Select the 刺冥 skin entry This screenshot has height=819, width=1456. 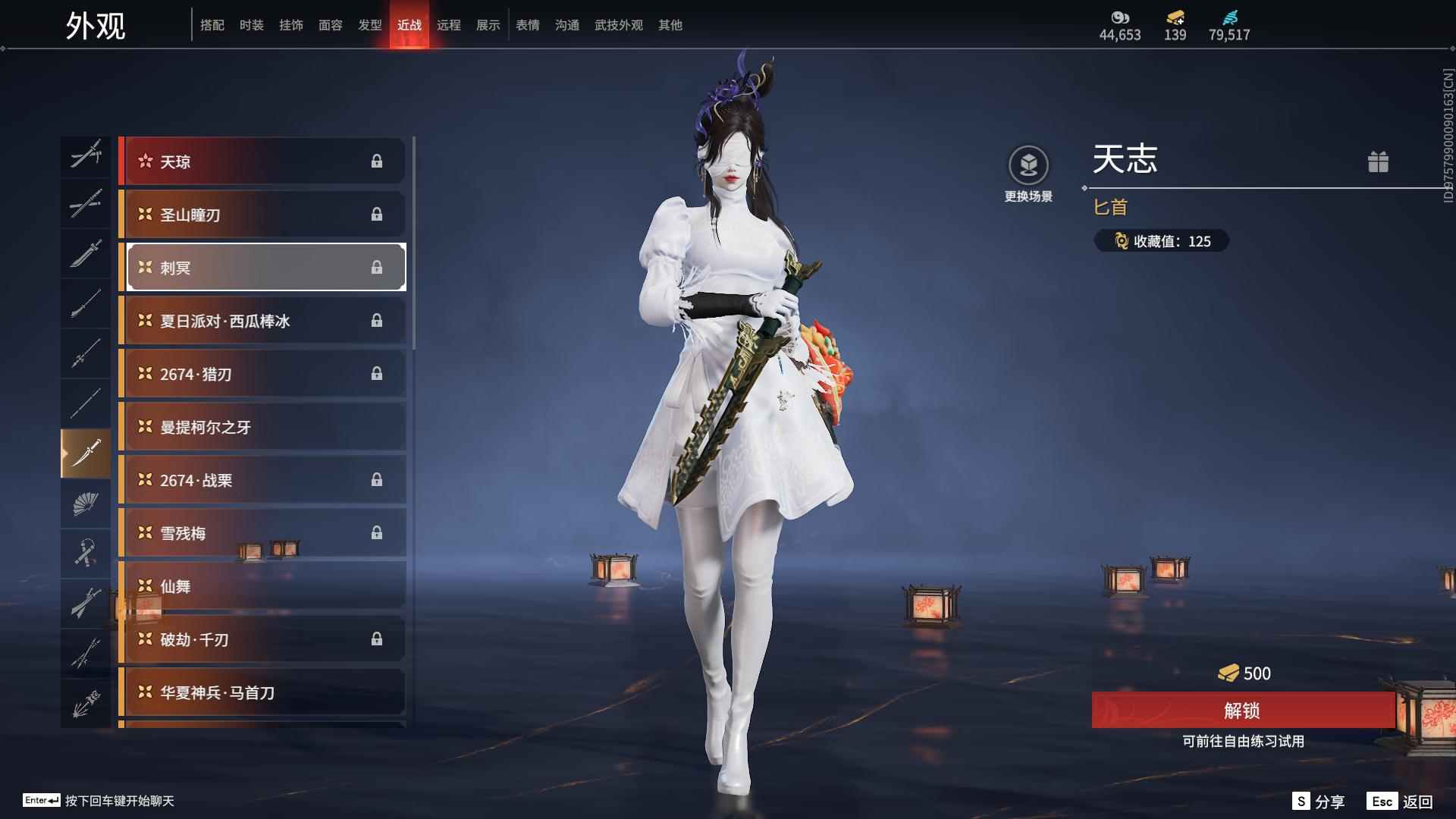(x=264, y=267)
